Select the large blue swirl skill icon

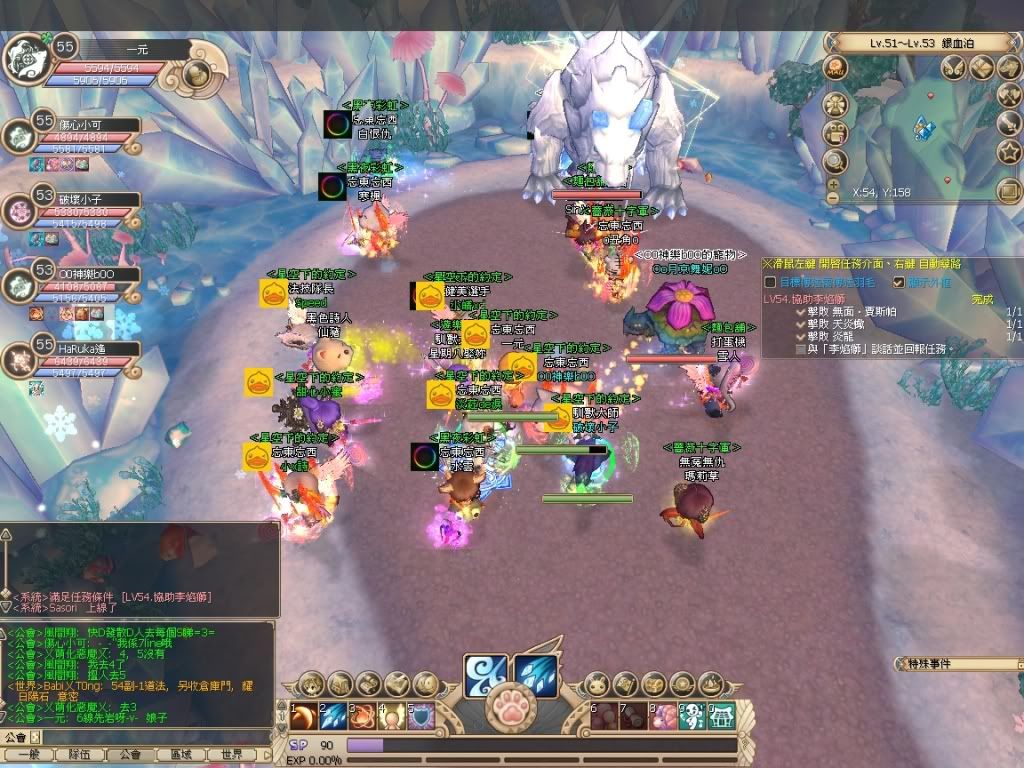(x=484, y=672)
